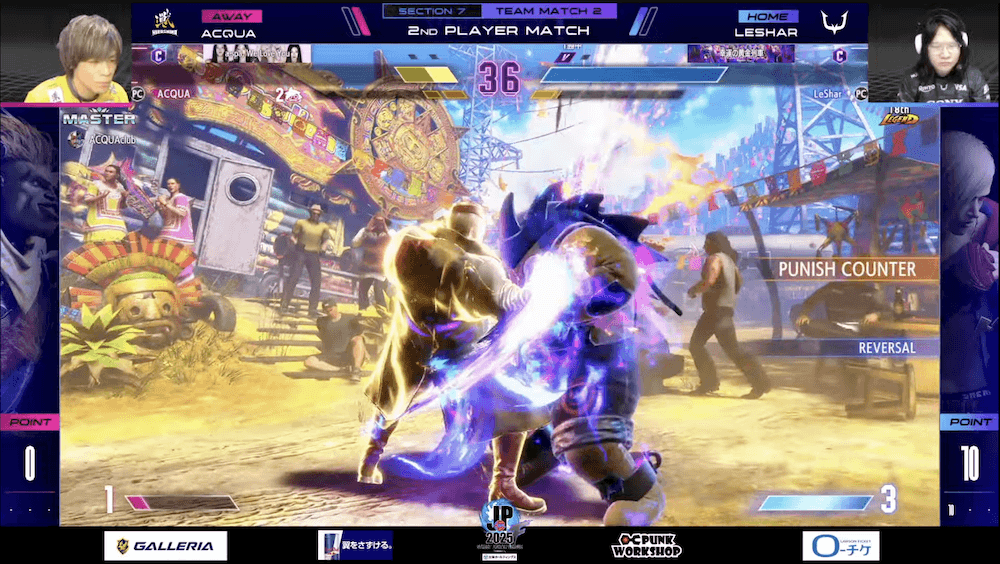Image resolution: width=1000 pixels, height=564 pixels.
Task: Click ACQUA's Master rank badge
Action: [x=98, y=119]
